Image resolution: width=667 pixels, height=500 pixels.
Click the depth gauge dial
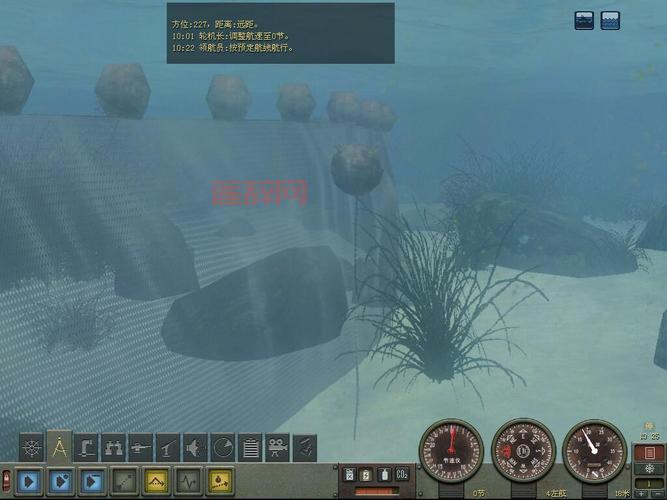click(595, 452)
